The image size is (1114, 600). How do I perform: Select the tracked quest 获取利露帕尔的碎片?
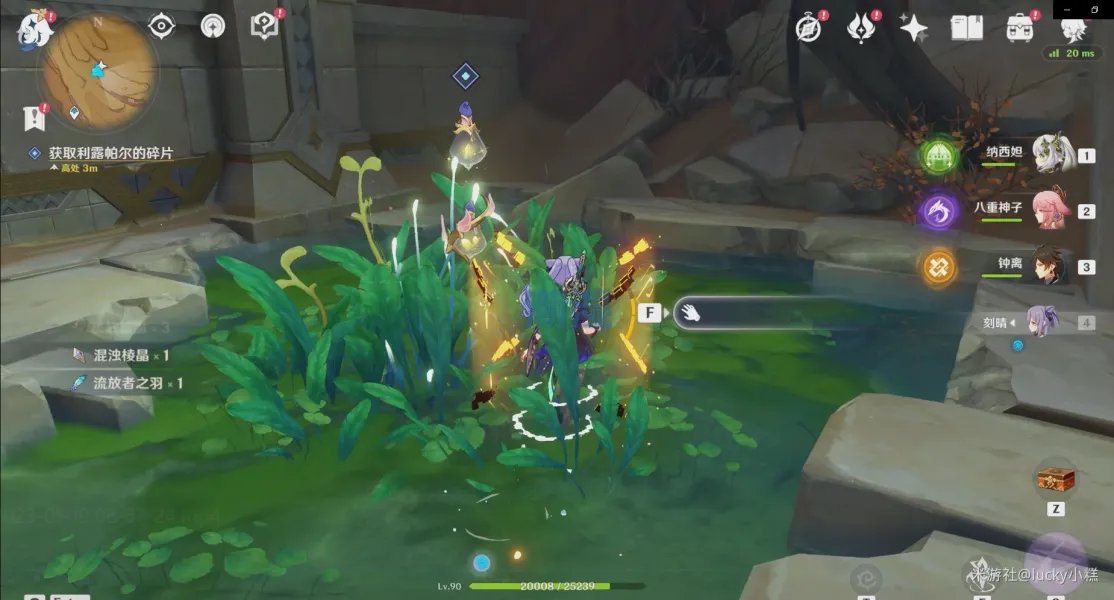(x=110, y=153)
